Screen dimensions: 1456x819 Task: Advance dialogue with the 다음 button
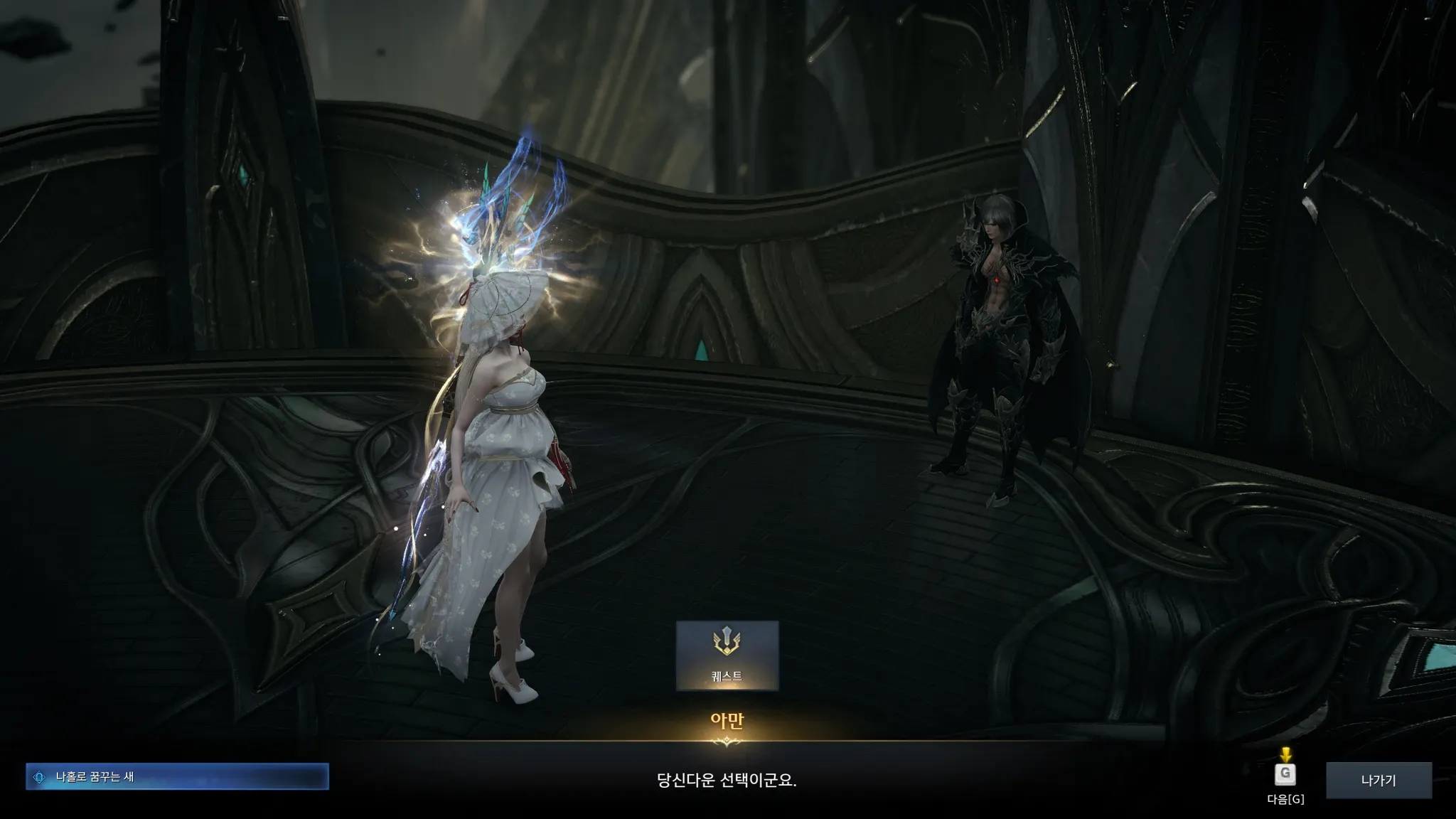(1285, 776)
